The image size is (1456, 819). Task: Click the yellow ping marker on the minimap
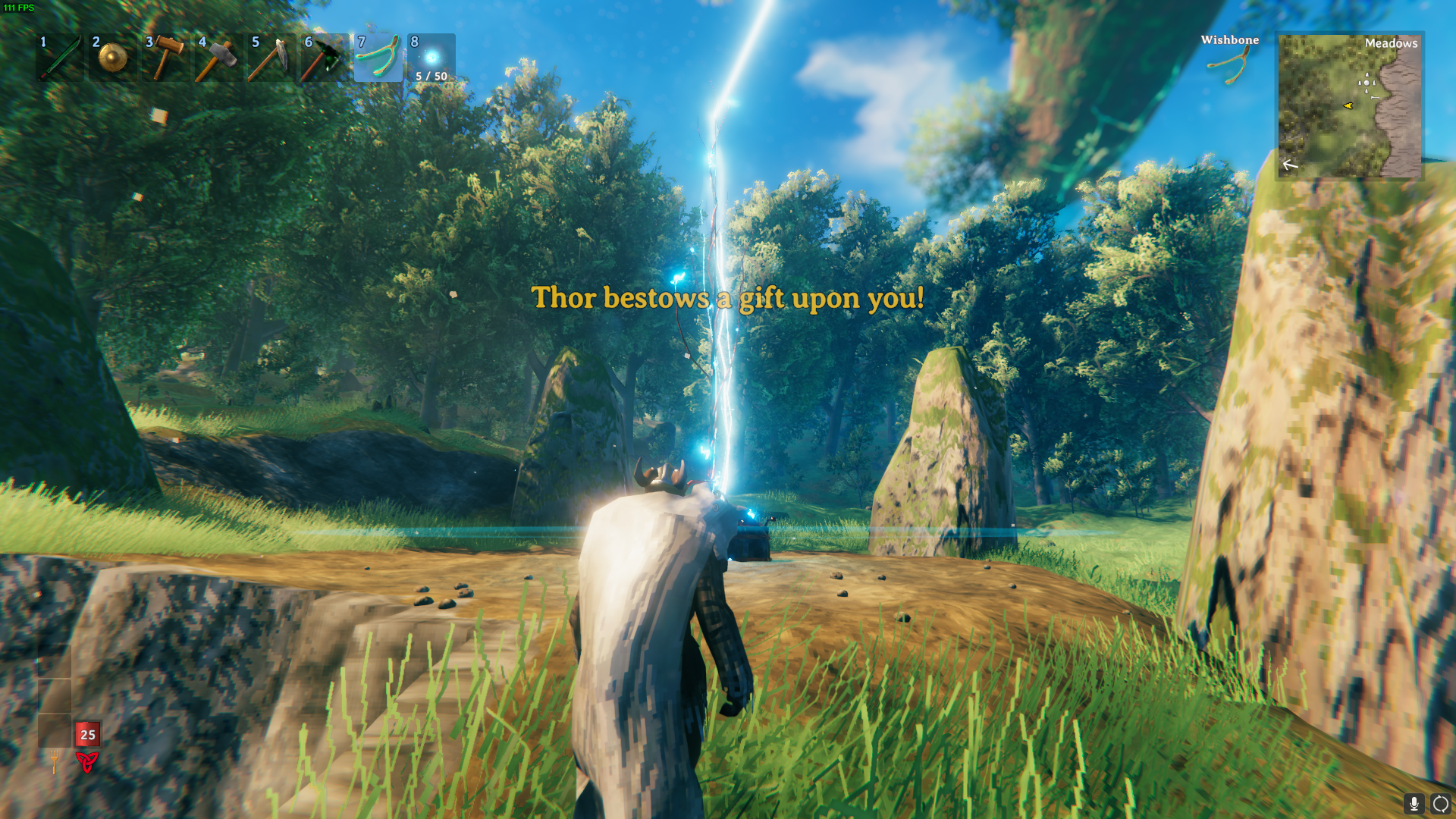point(1347,107)
